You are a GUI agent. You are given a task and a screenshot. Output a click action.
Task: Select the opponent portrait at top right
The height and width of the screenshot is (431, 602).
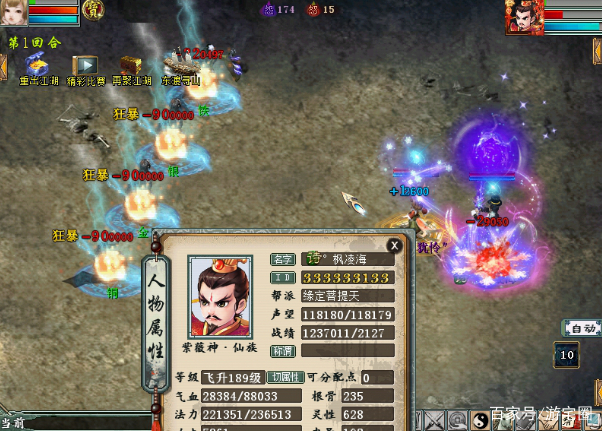(x=524, y=16)
